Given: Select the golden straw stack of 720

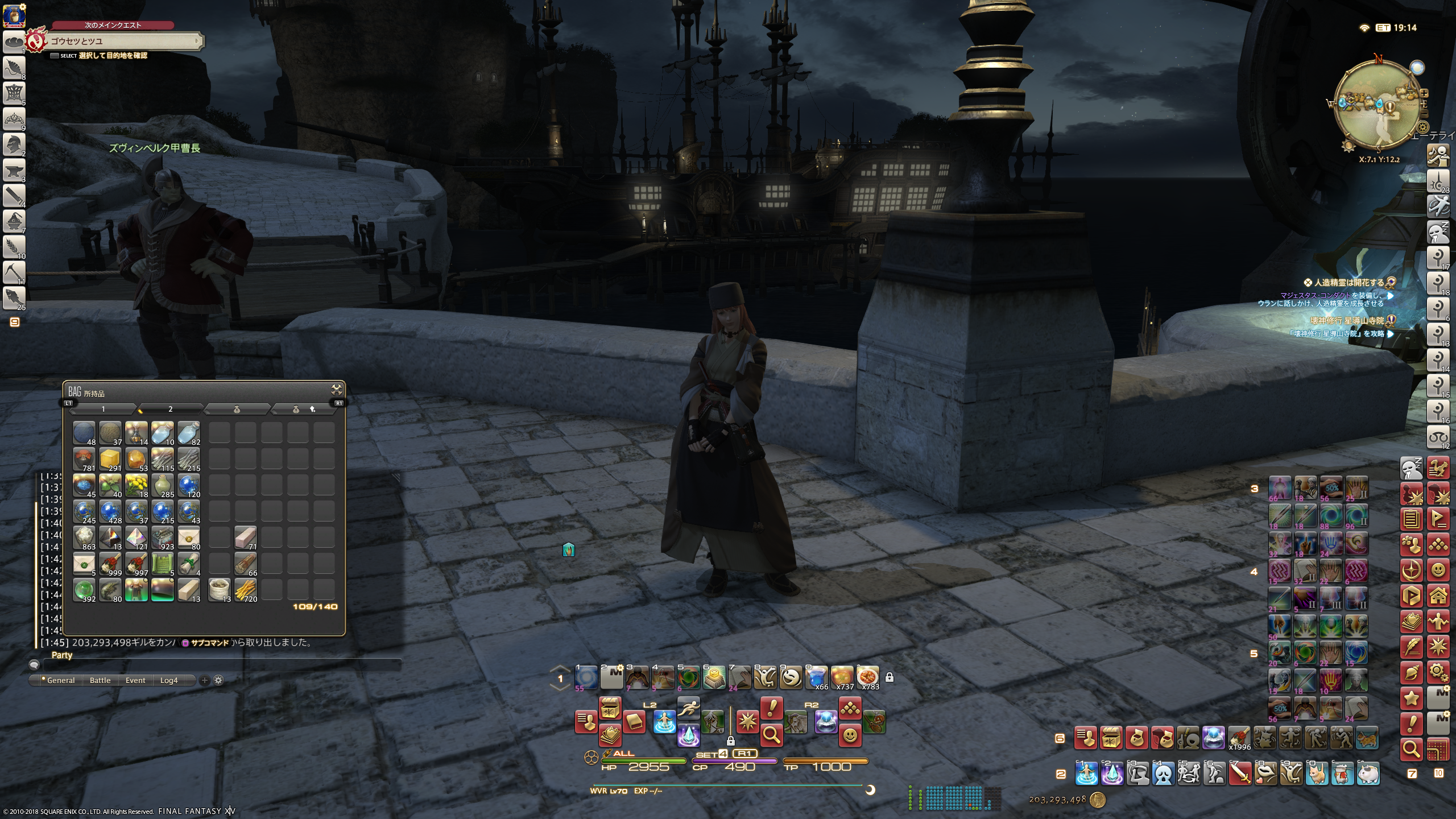Looking at the screenshot, I should coord(246,590).
